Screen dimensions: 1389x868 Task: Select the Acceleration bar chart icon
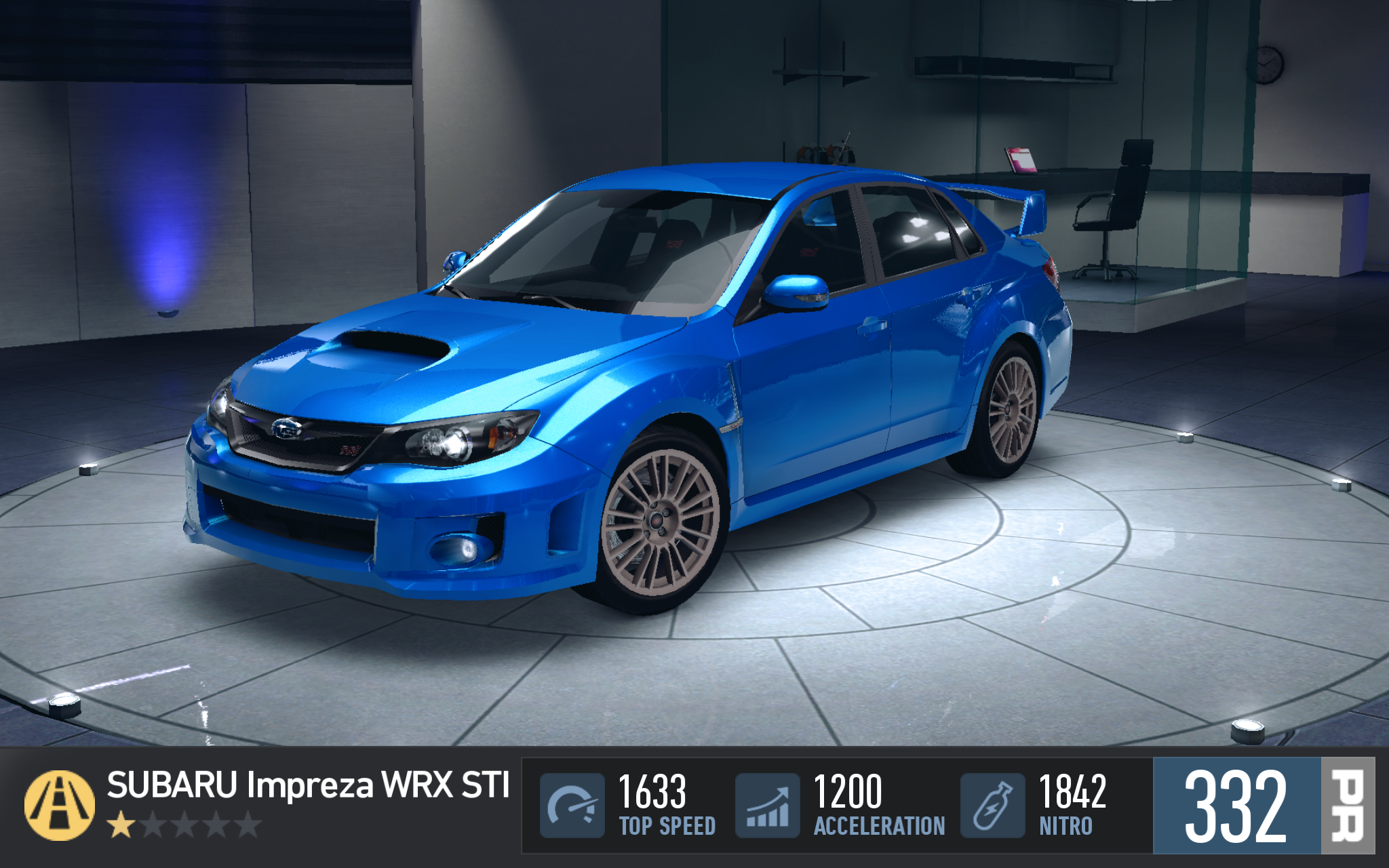(x=767, y=806)
